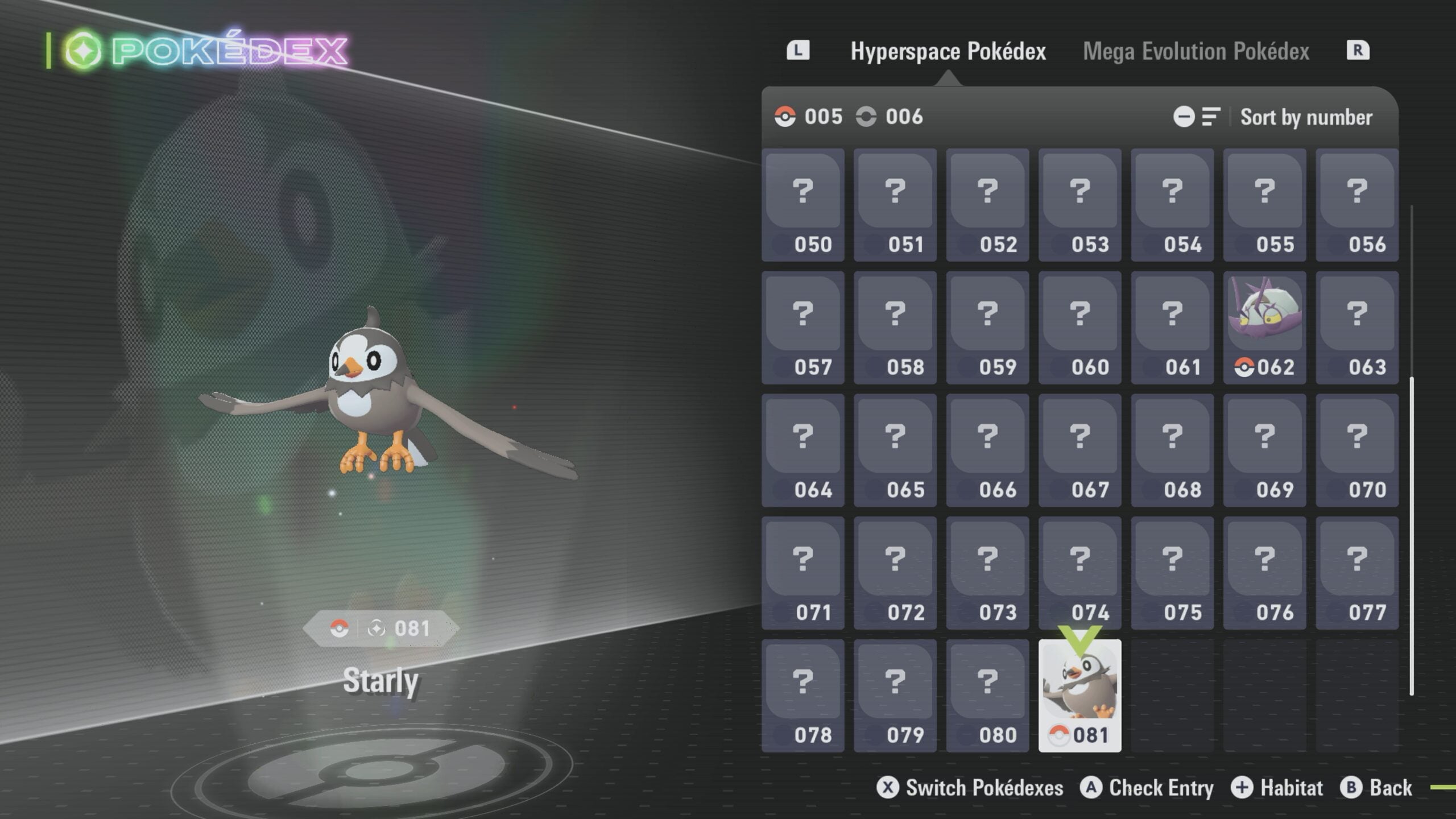Select unknown entry 077
This screenshot has width=1456, height=819.
[1356, 573]
